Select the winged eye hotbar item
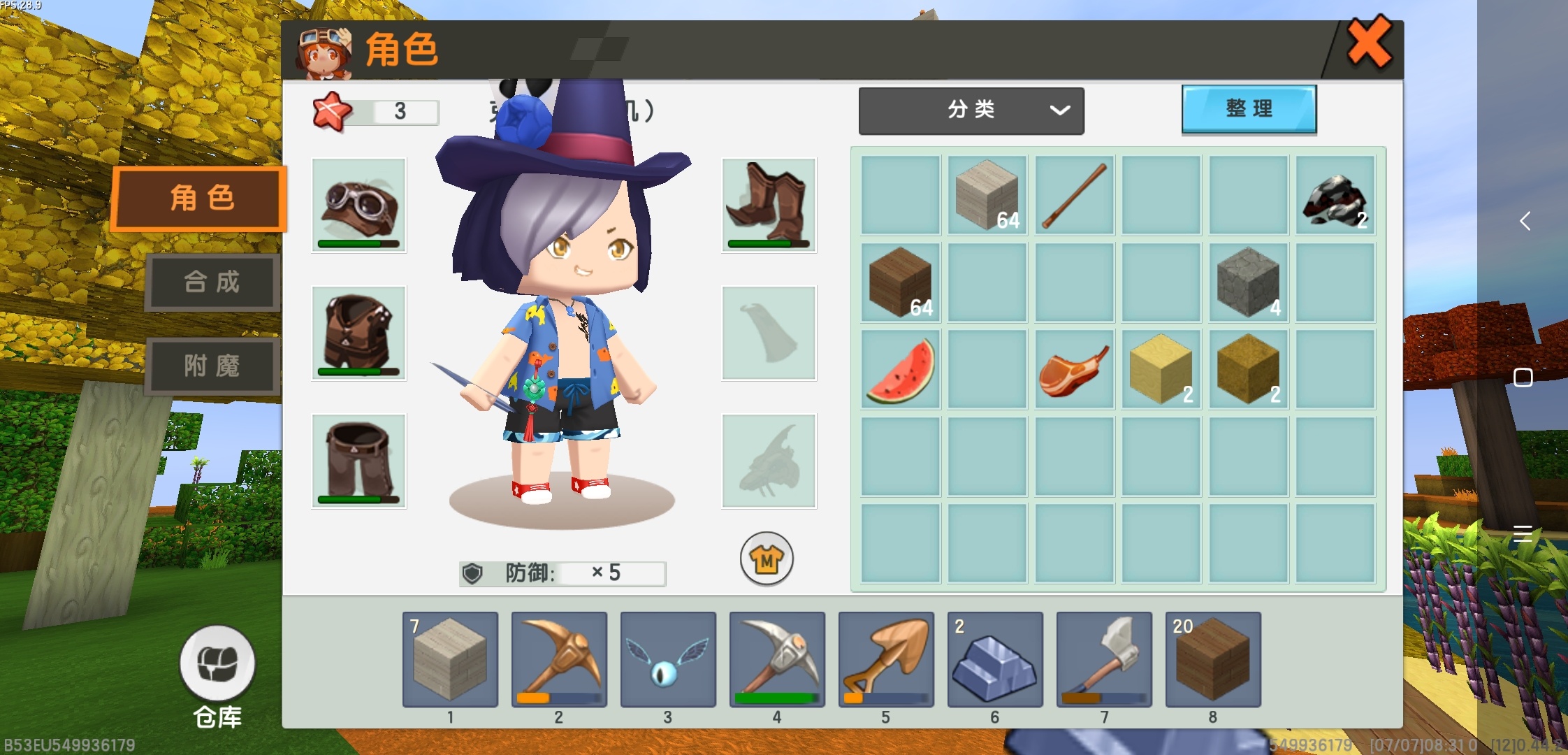 click(668, 660)
